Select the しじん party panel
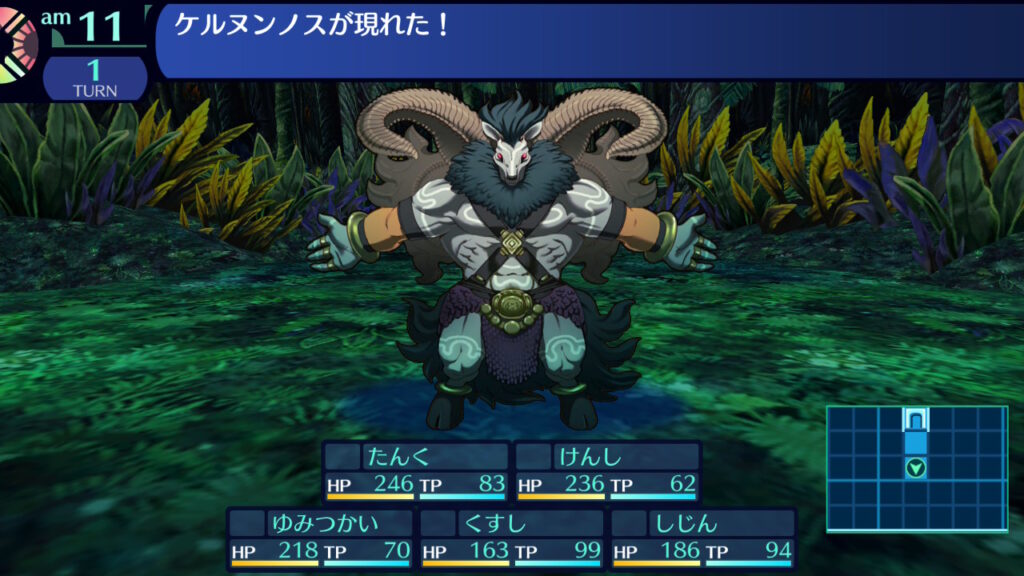The width and height of the screenshot is (1024, 576). pyautogui.click(x=703, y=537)
